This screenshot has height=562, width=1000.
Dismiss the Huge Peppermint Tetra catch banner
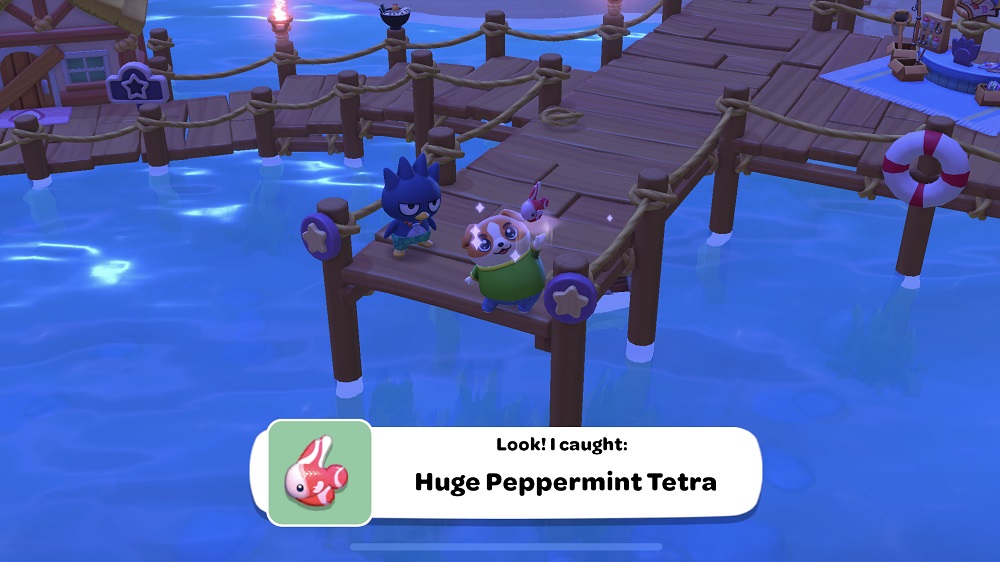coord(565,472)
